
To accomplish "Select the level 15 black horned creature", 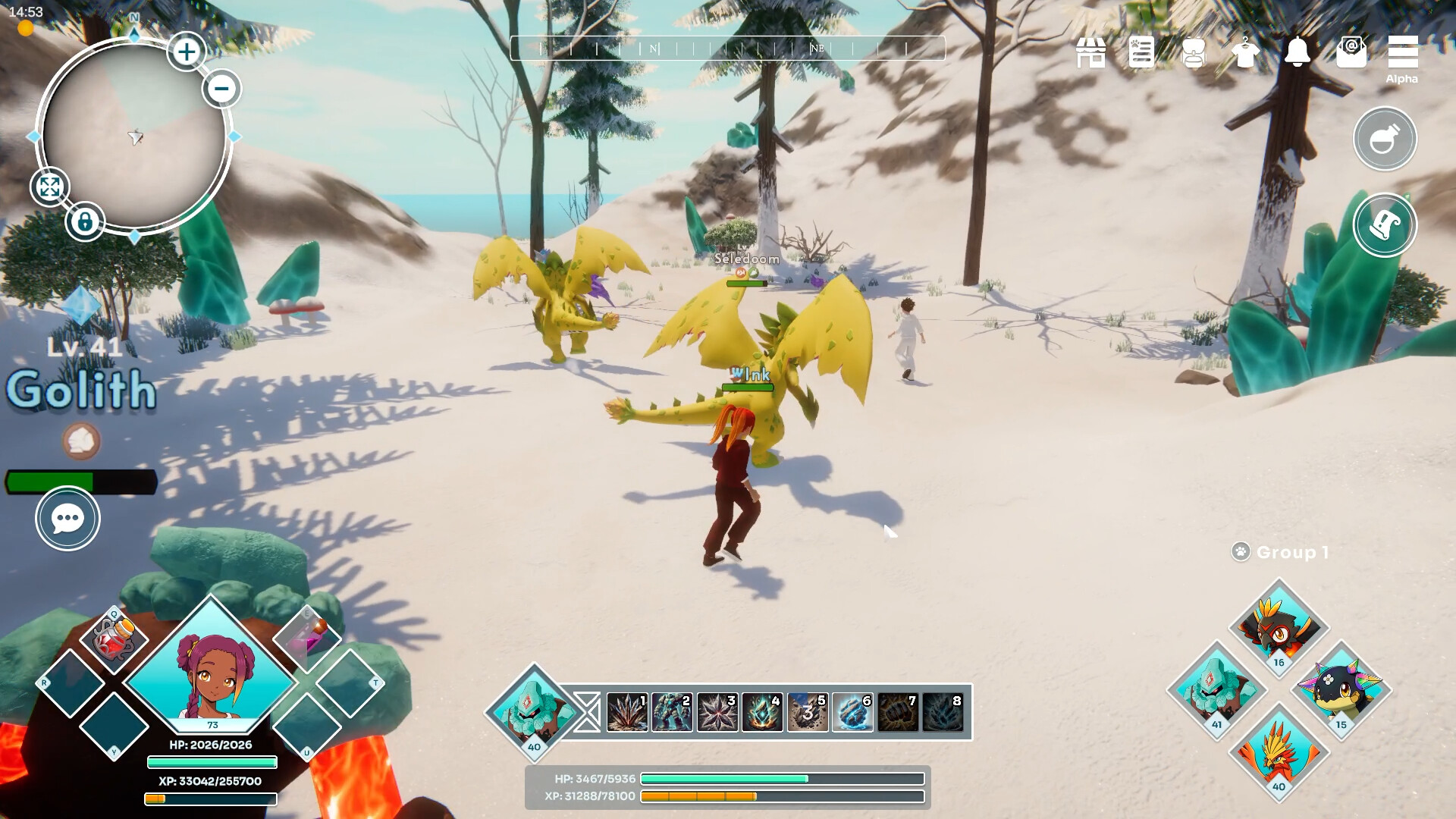I will (1341, 689).
